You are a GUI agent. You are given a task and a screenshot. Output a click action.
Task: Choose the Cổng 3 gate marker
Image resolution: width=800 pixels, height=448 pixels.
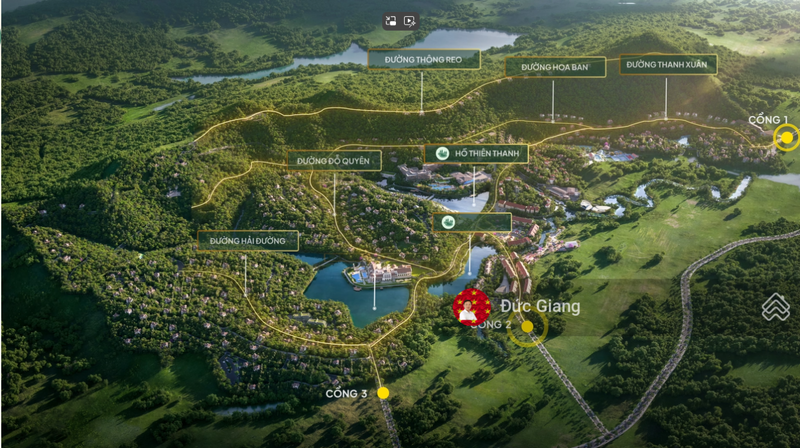(x=383, y=393)
